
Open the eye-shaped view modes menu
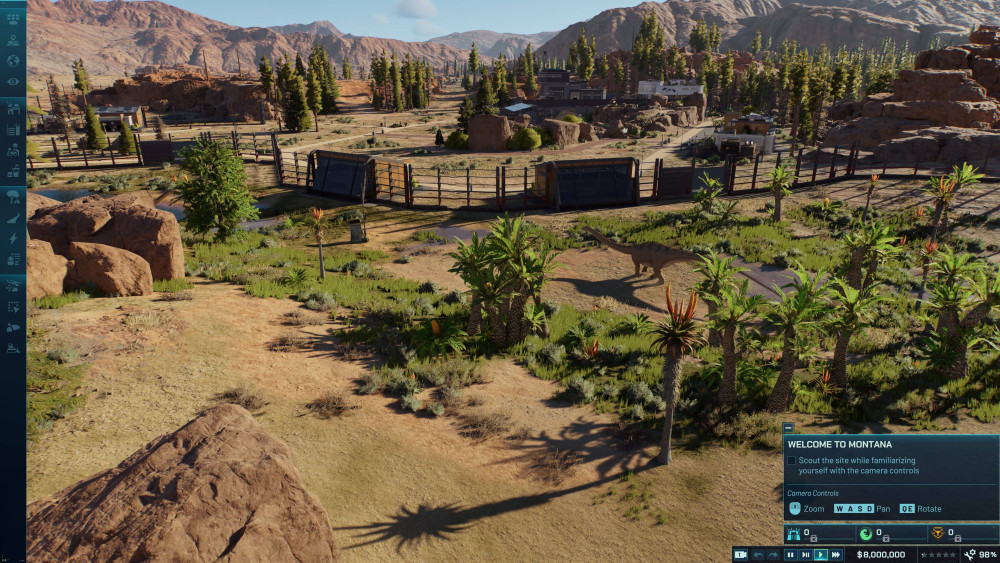13,82
